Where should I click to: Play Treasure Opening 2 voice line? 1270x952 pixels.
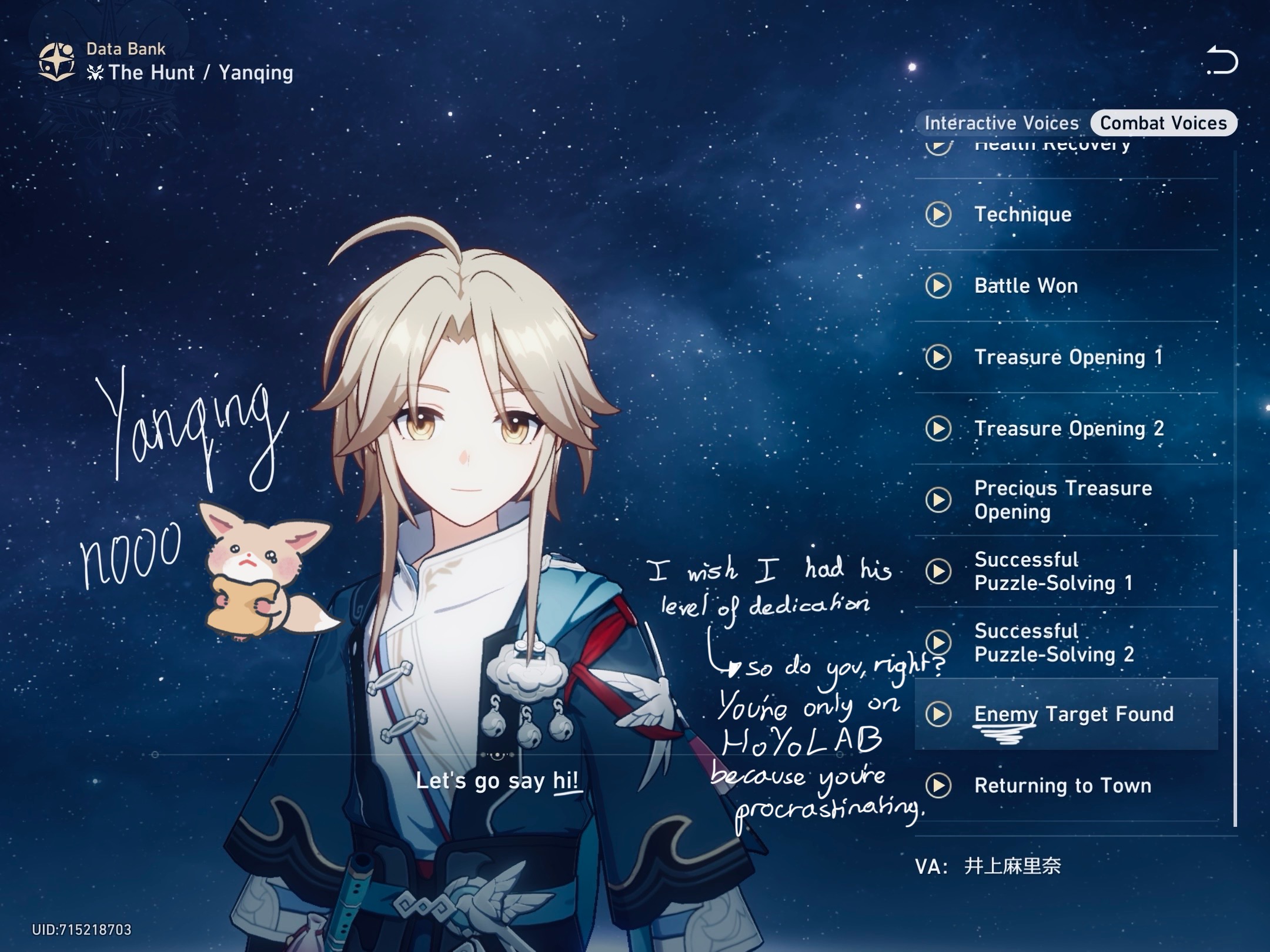point(939,428)
